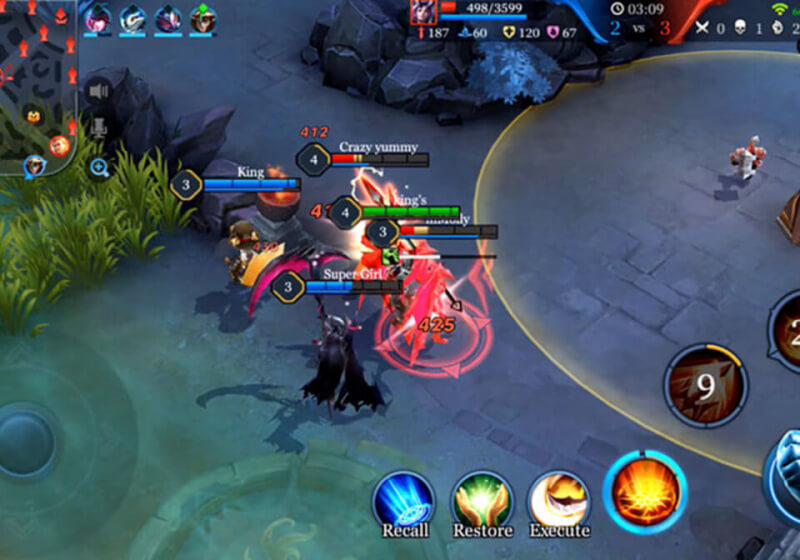The width and height of the screenshot is (800, 560).
Task: Use the Restore healing spell
Action: pyautogui.click(x=482, y=500)
